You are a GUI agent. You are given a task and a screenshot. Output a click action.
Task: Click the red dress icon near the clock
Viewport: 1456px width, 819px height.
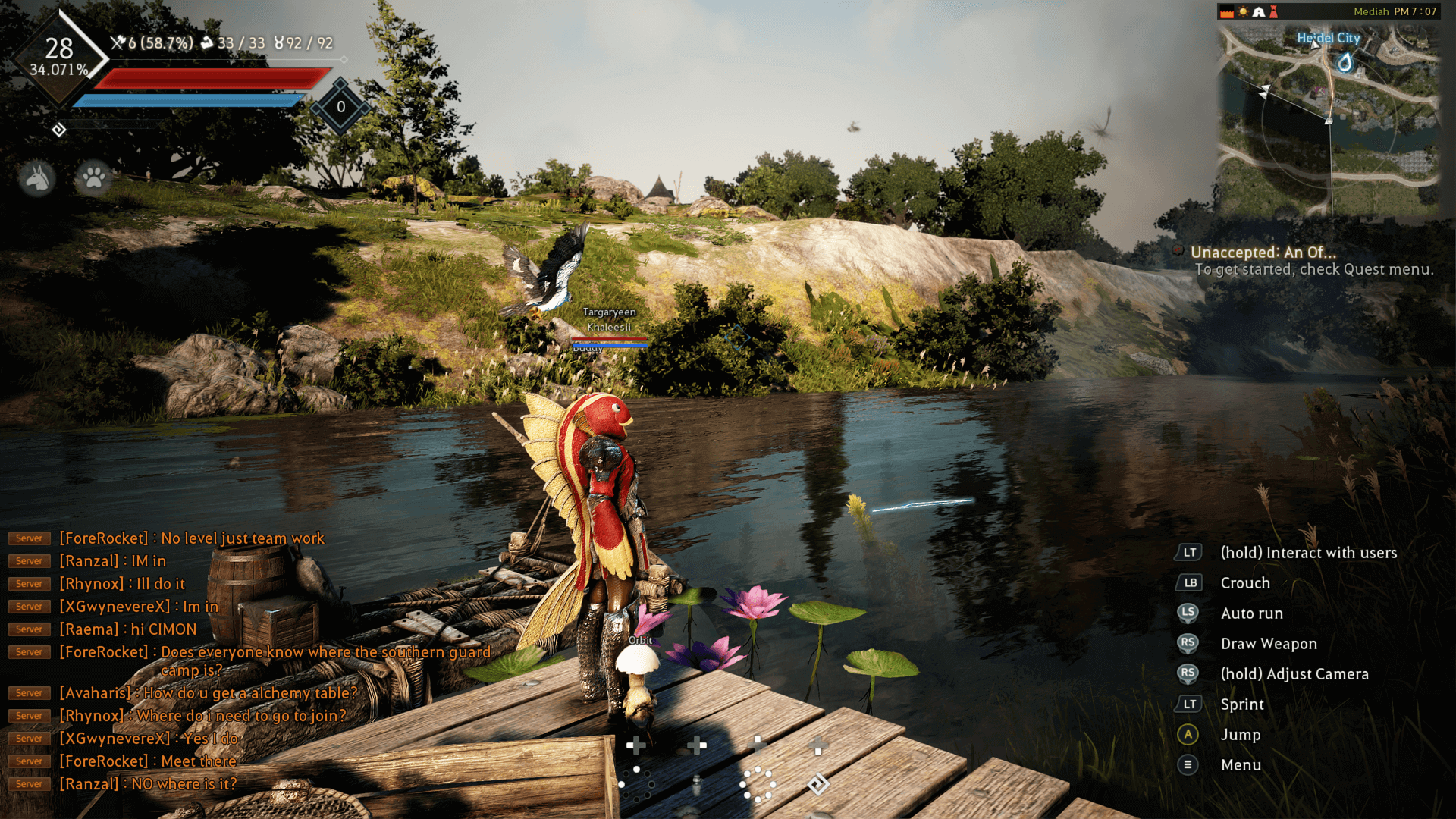click(1273, 11)
